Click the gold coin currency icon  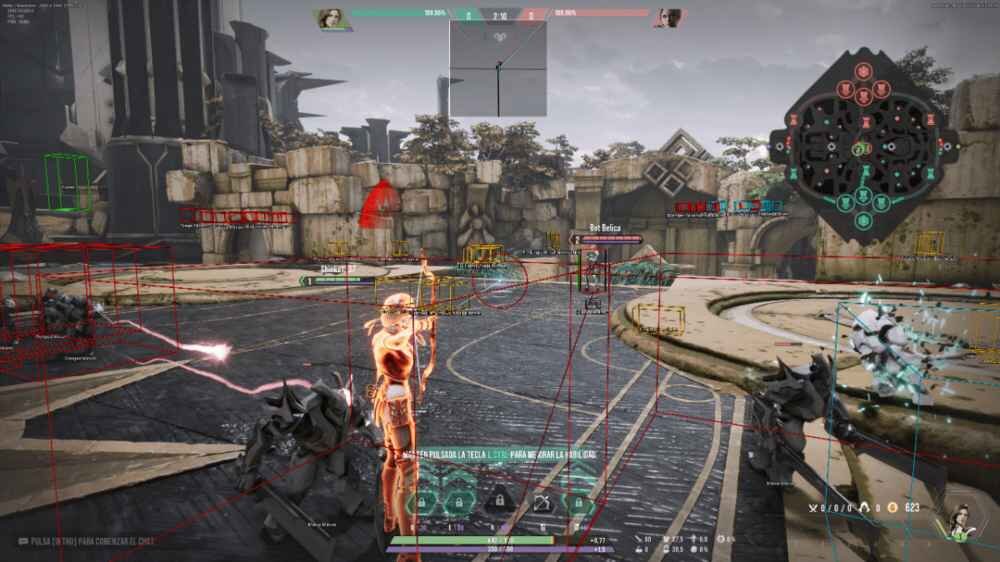coord(892,508)
